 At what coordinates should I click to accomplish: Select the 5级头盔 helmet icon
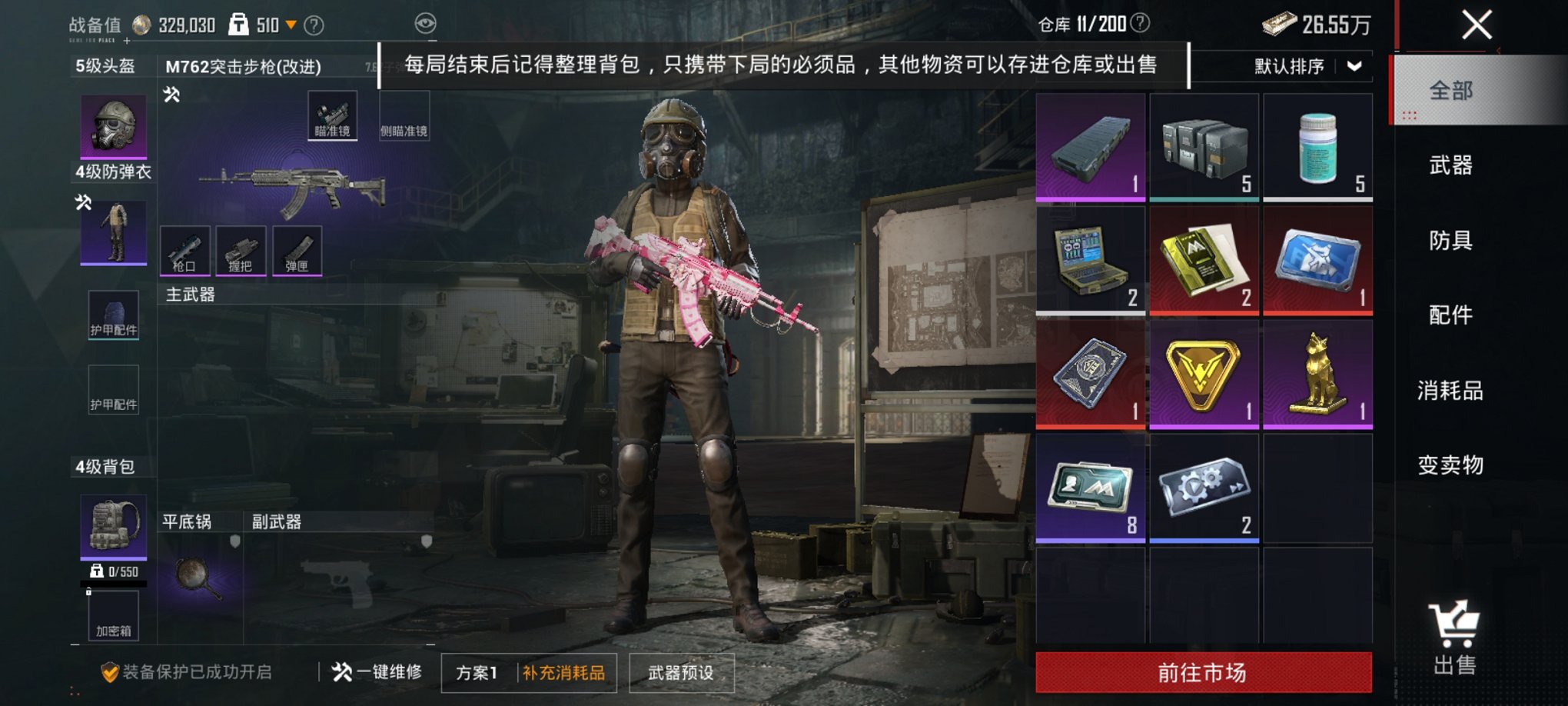(115, 125)
